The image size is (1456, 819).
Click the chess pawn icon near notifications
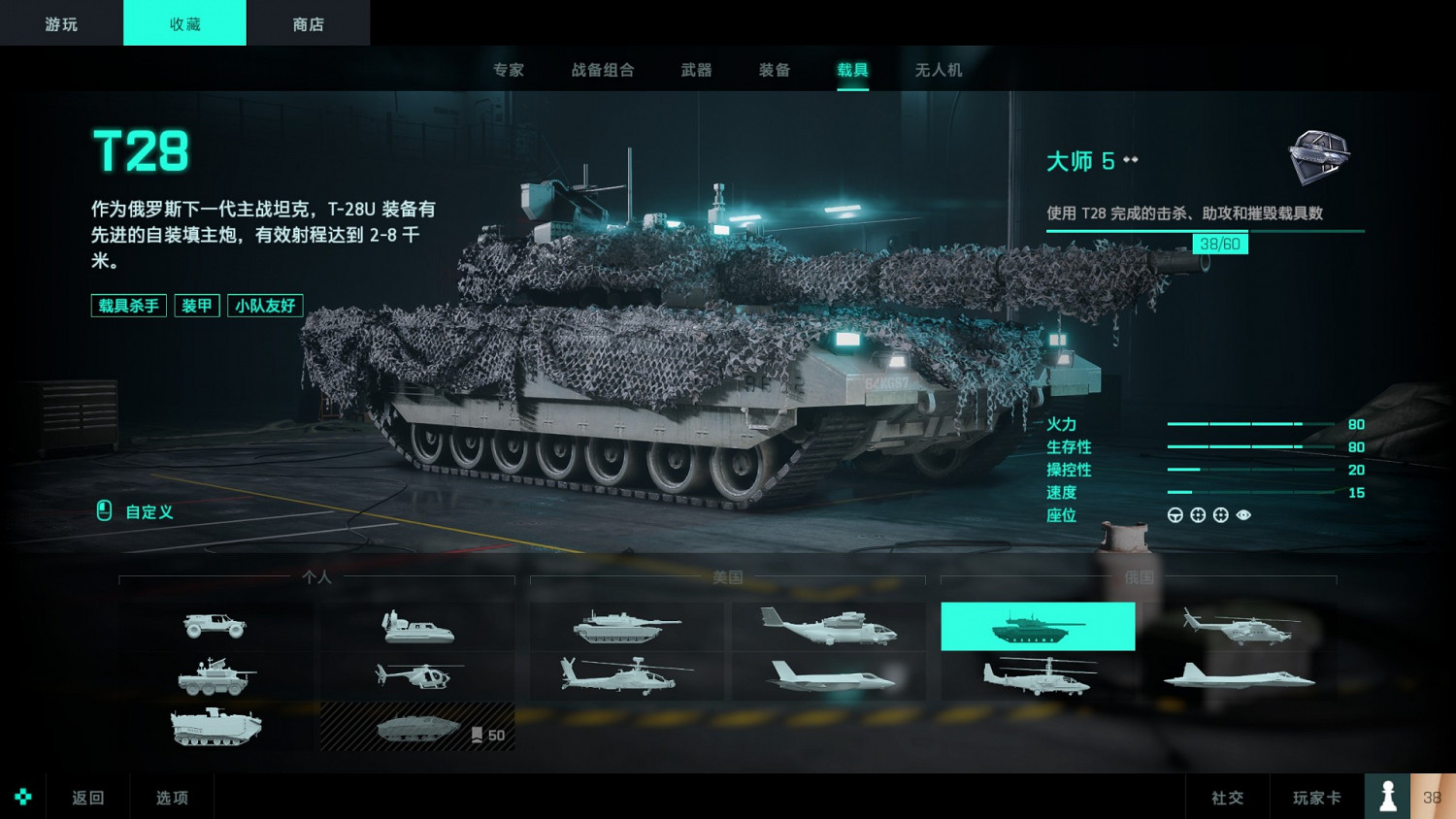(x=1387, y=796)
